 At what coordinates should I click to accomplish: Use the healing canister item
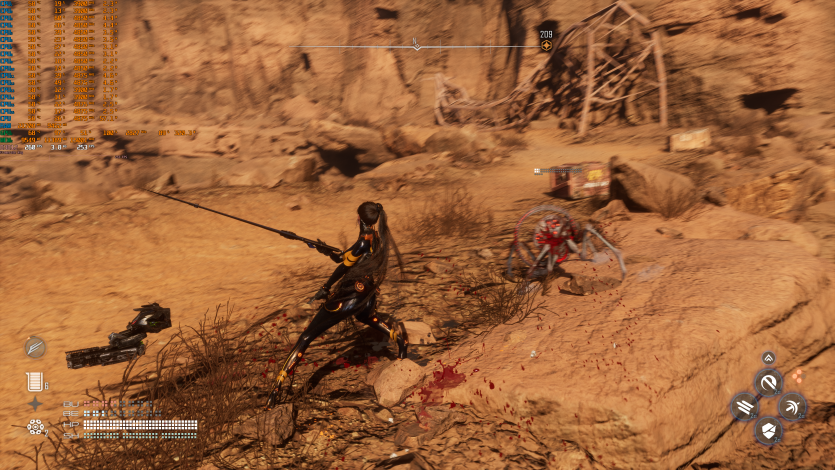[36, 380]
